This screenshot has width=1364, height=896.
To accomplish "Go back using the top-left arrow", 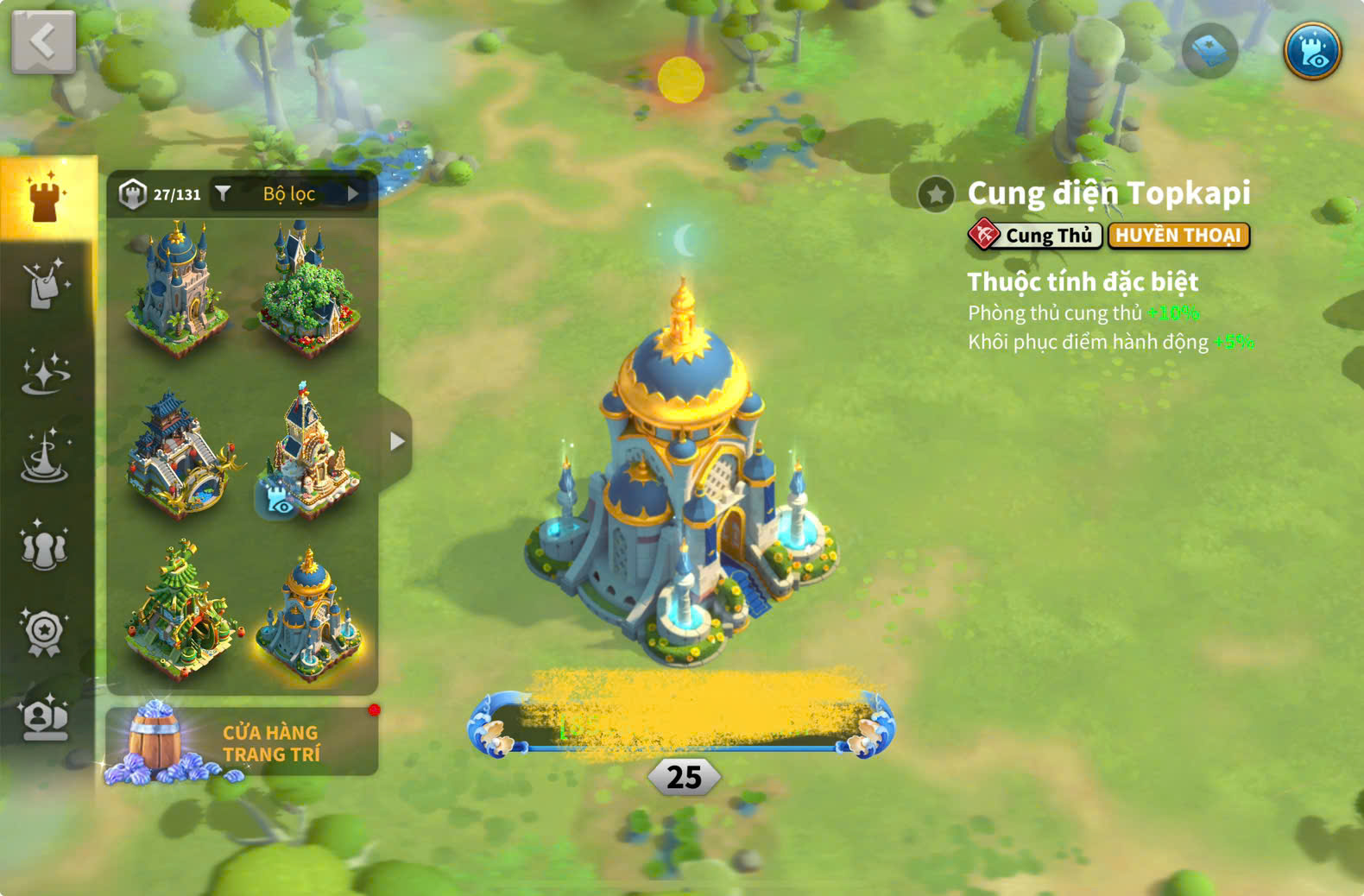I will pyautogui.click(x=43, y=41).
